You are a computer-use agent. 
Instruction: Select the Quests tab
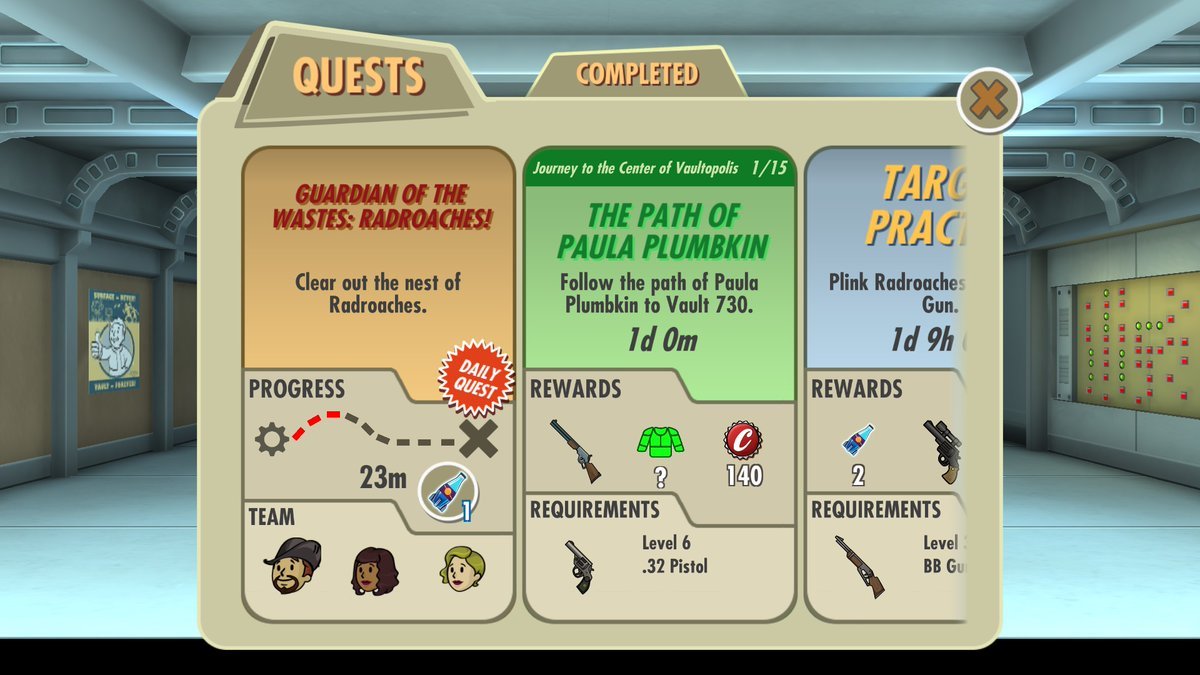(x=358, y=77)
